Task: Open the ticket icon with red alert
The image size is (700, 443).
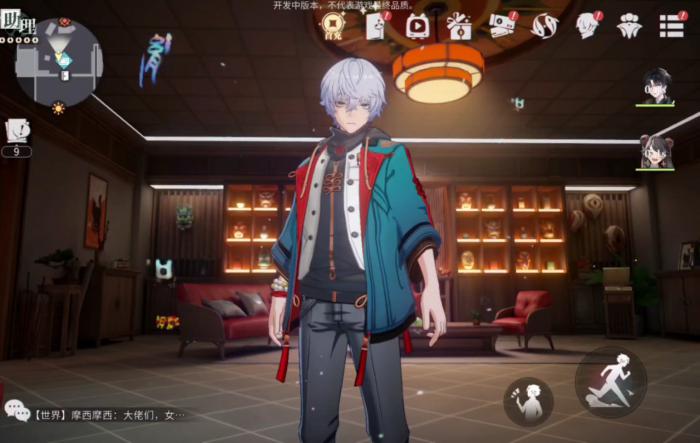Action: [x=502, y=26]
